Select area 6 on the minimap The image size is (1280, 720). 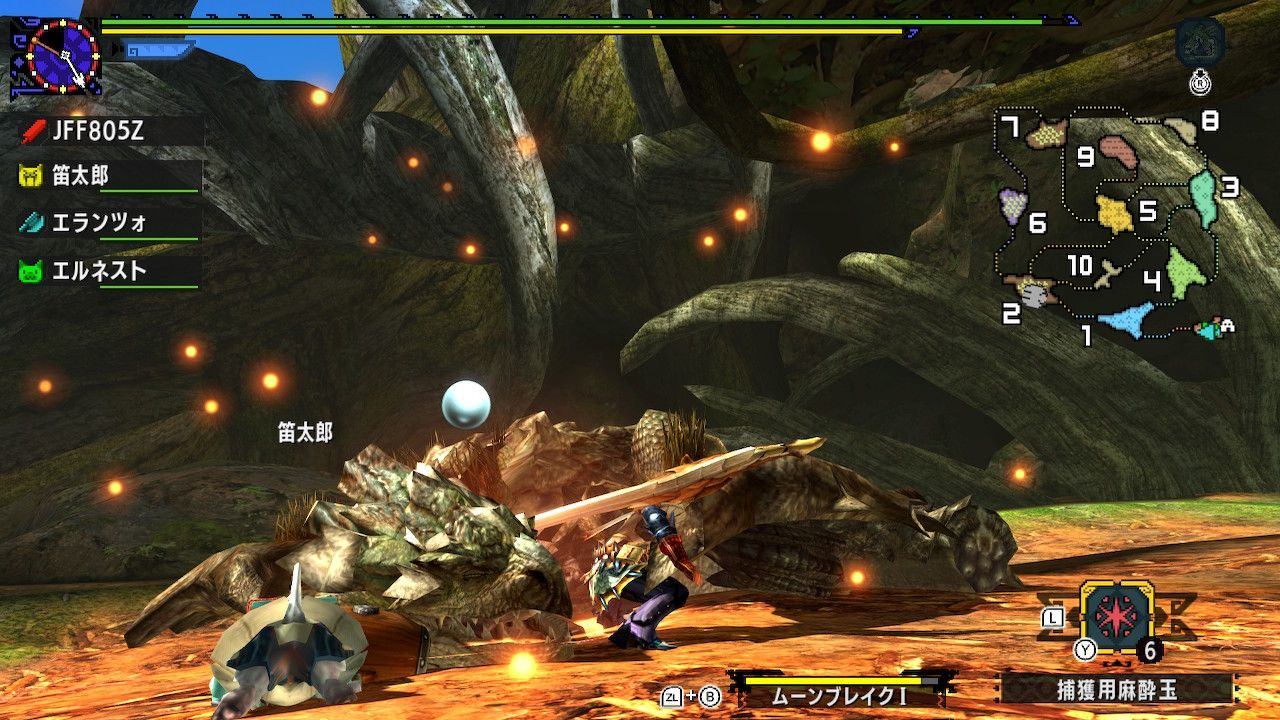point(1014,205)
